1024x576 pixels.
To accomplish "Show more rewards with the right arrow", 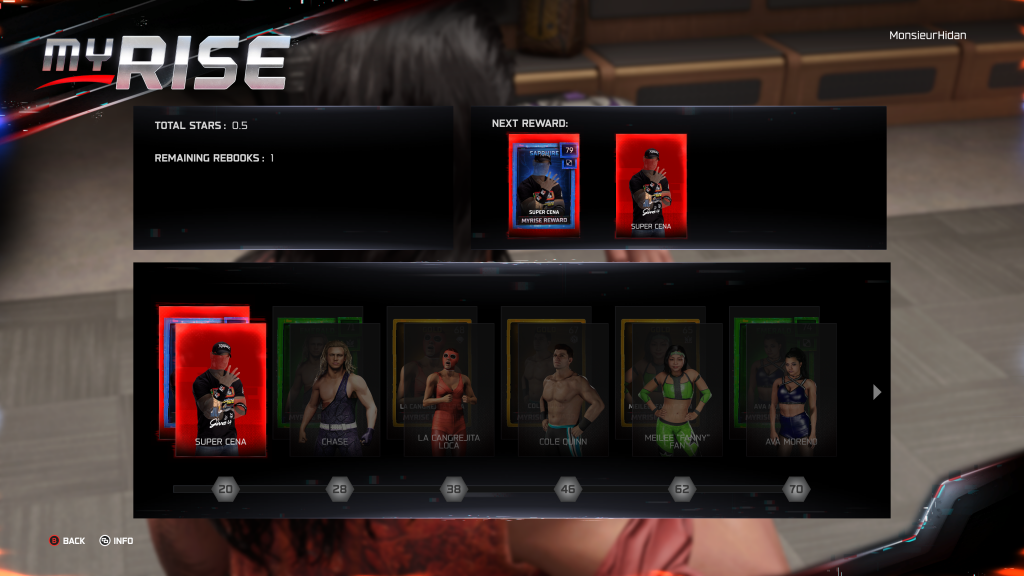I will 877,392.
